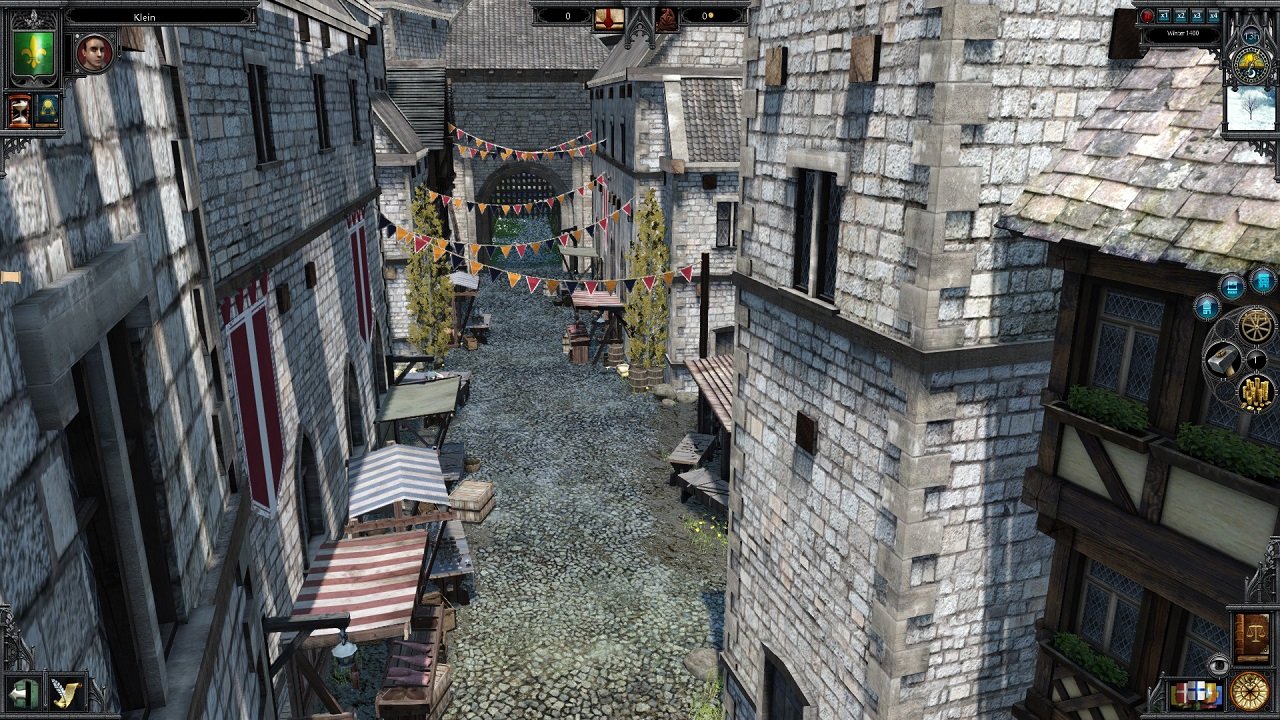Toggle pause with the red pause button
Viewport: 1280px width, 720px height.
coord(1147,16)
